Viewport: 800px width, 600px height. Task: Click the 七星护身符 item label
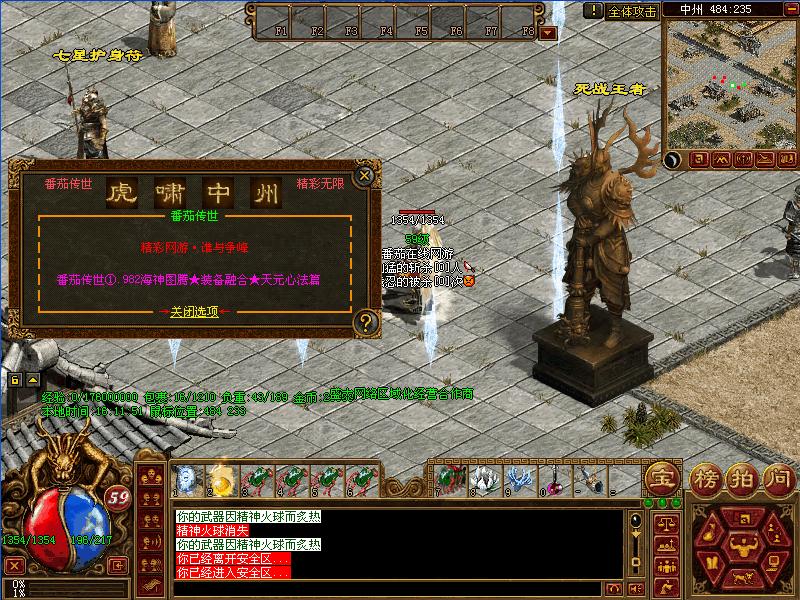pyautogui.click(x=98, y=56)
